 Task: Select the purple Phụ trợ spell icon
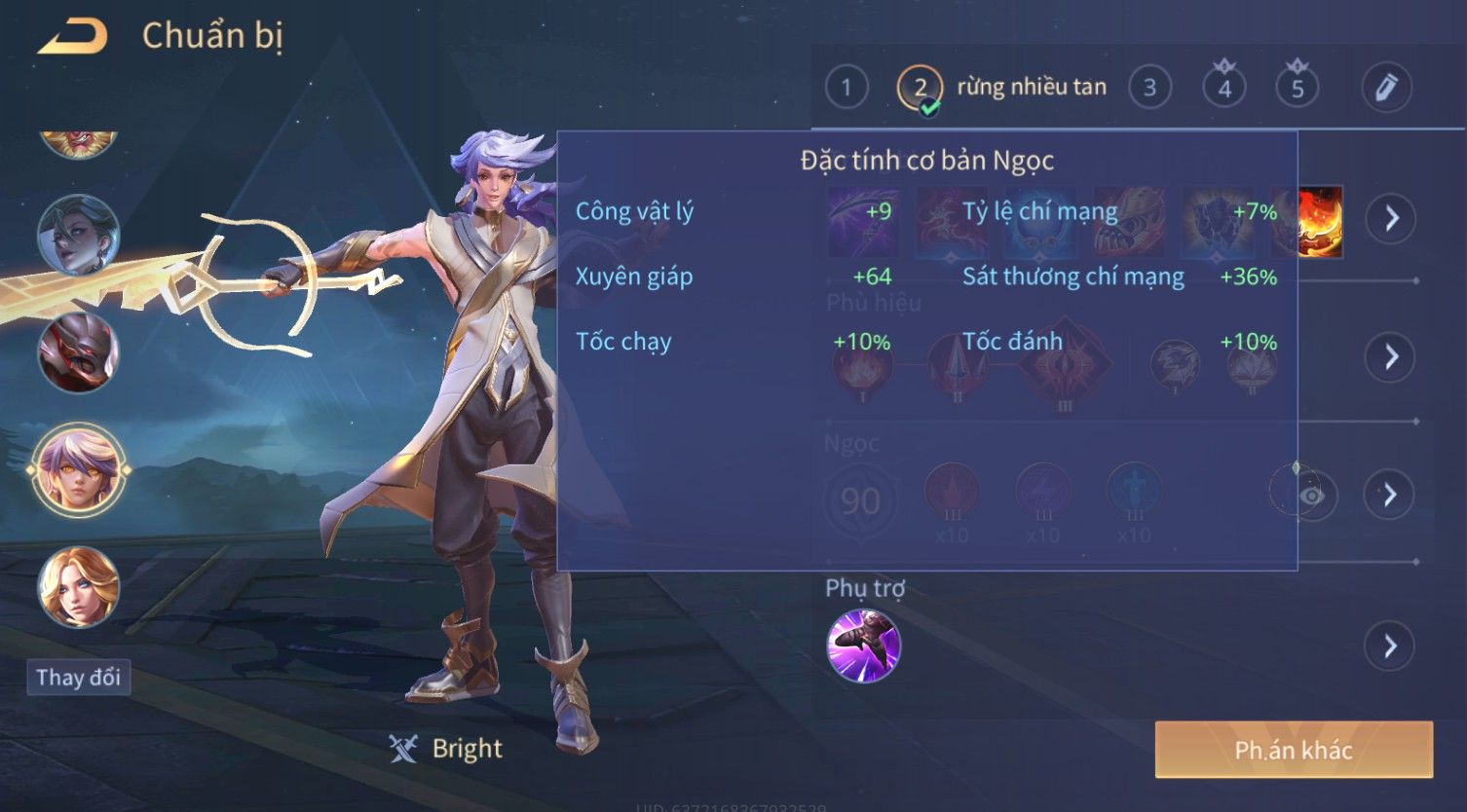tap(863, 646)
